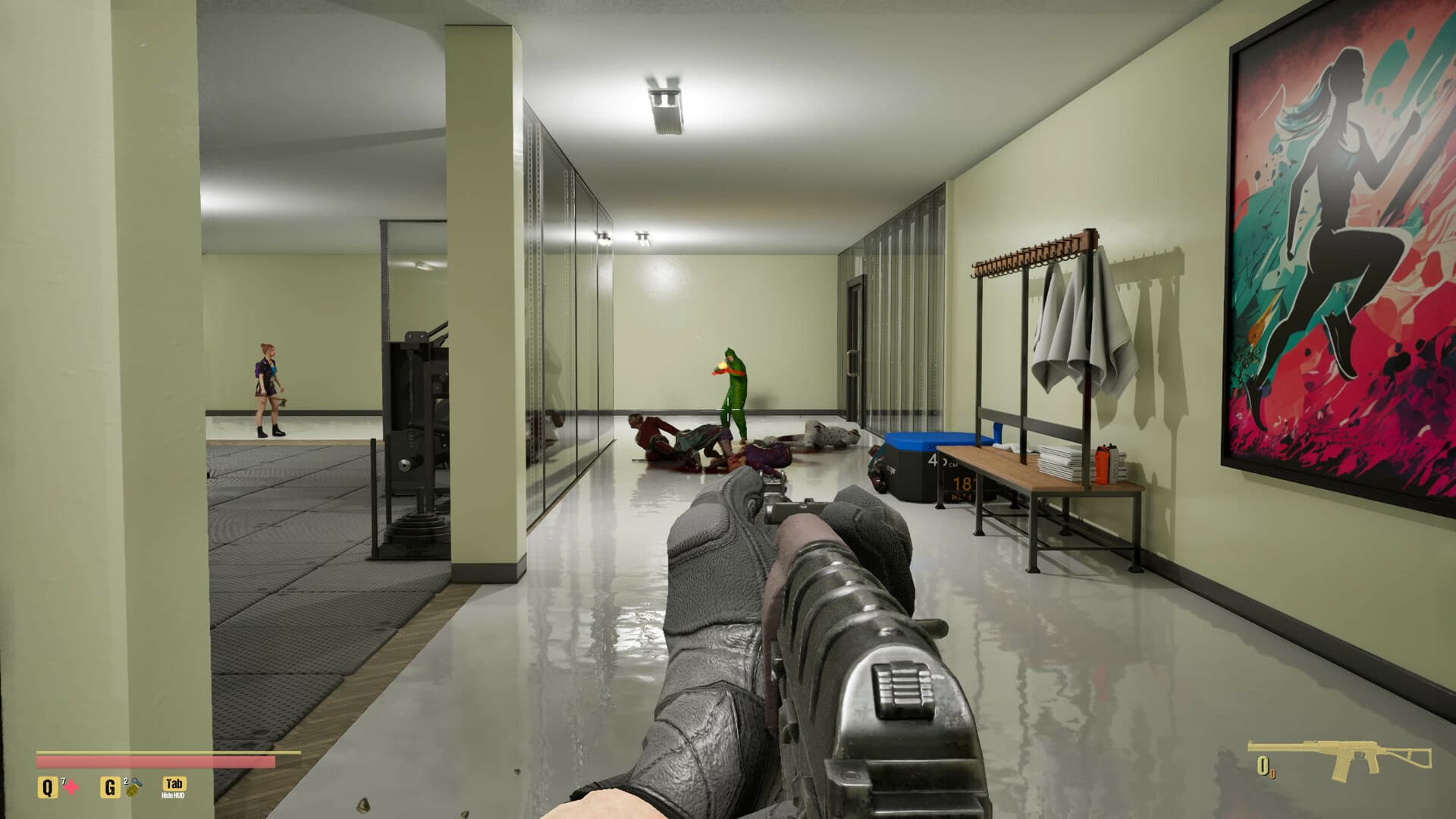1456x819 pixels.
Task: Click the G keybind badge
Action: point(110,787)
